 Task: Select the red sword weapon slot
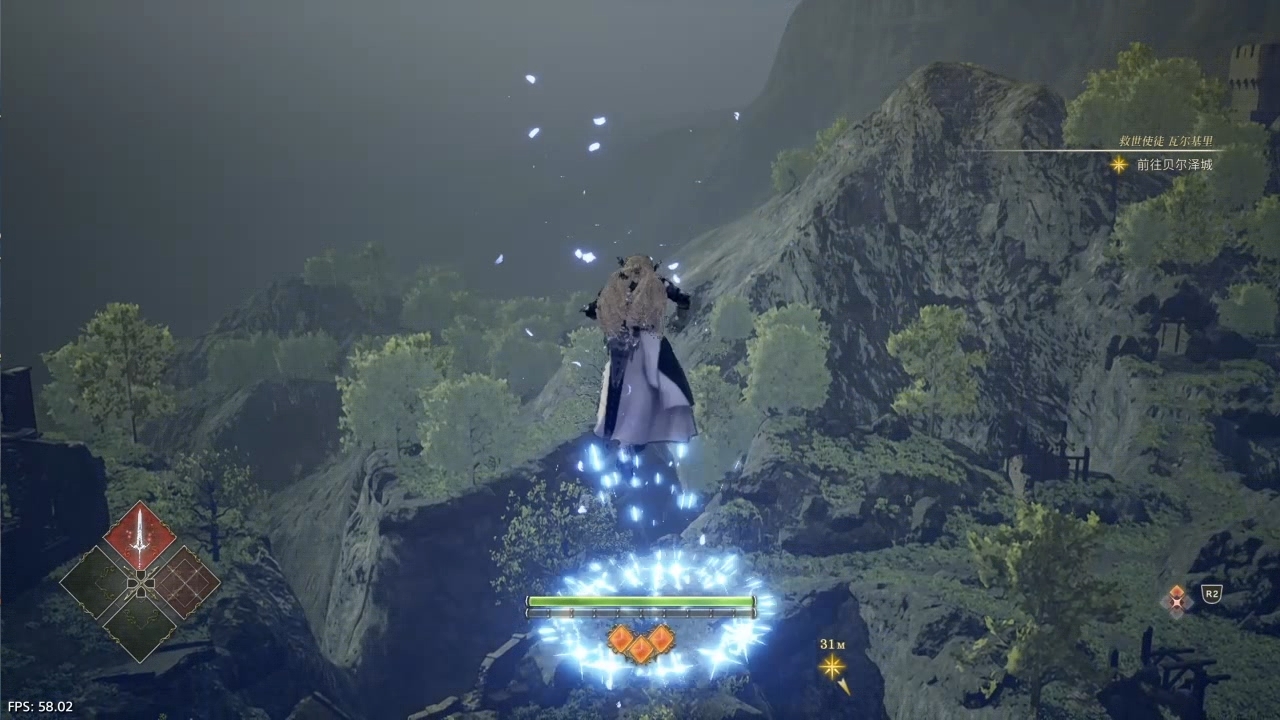pyautogui.click(x=140, y=536)
